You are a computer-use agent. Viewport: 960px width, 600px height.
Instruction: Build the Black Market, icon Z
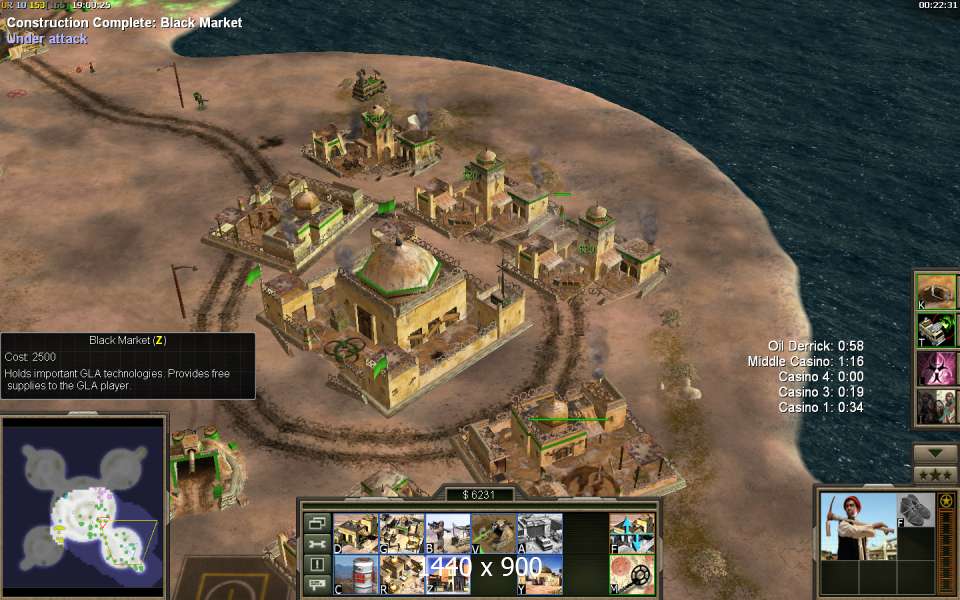click(x=447, y=574)
